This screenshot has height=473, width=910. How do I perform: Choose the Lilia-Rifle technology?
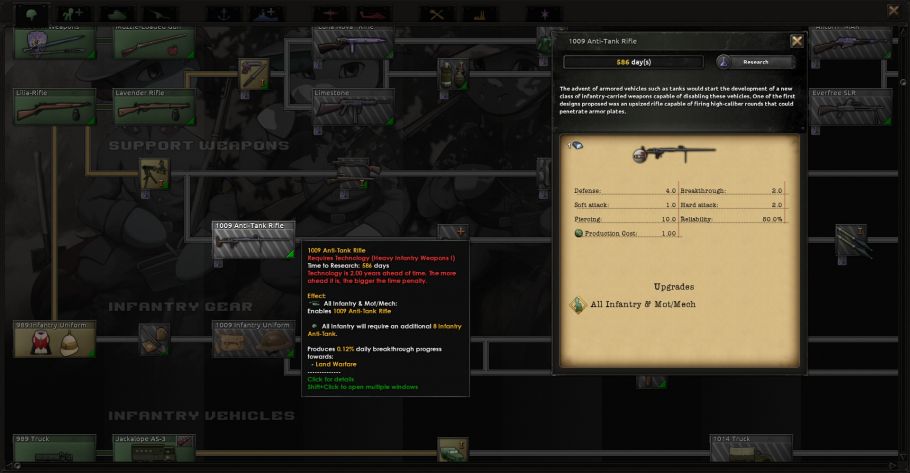point(54,107)
